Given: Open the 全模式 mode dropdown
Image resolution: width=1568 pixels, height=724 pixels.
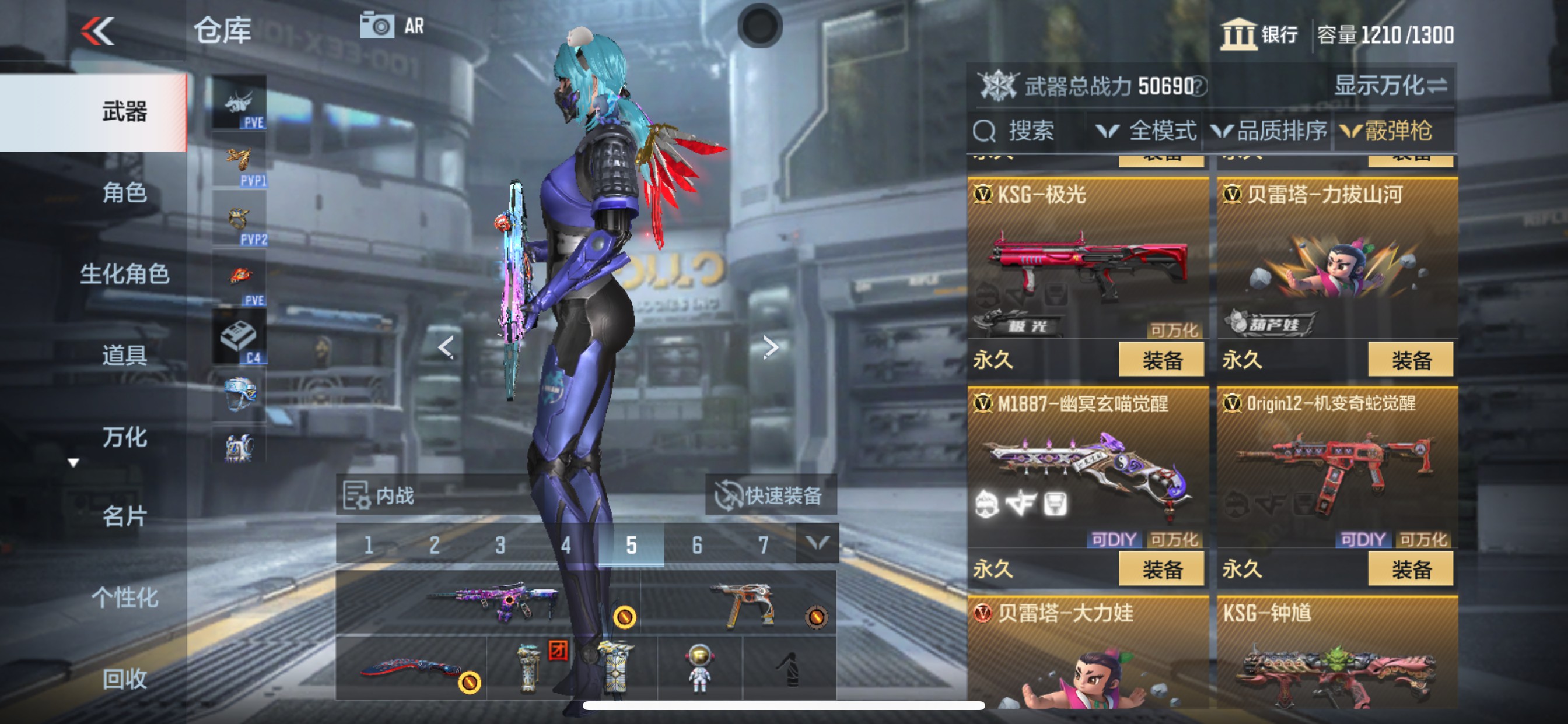Looking at the screenshot, I should pyautogui.click(x=1150, y=131).
